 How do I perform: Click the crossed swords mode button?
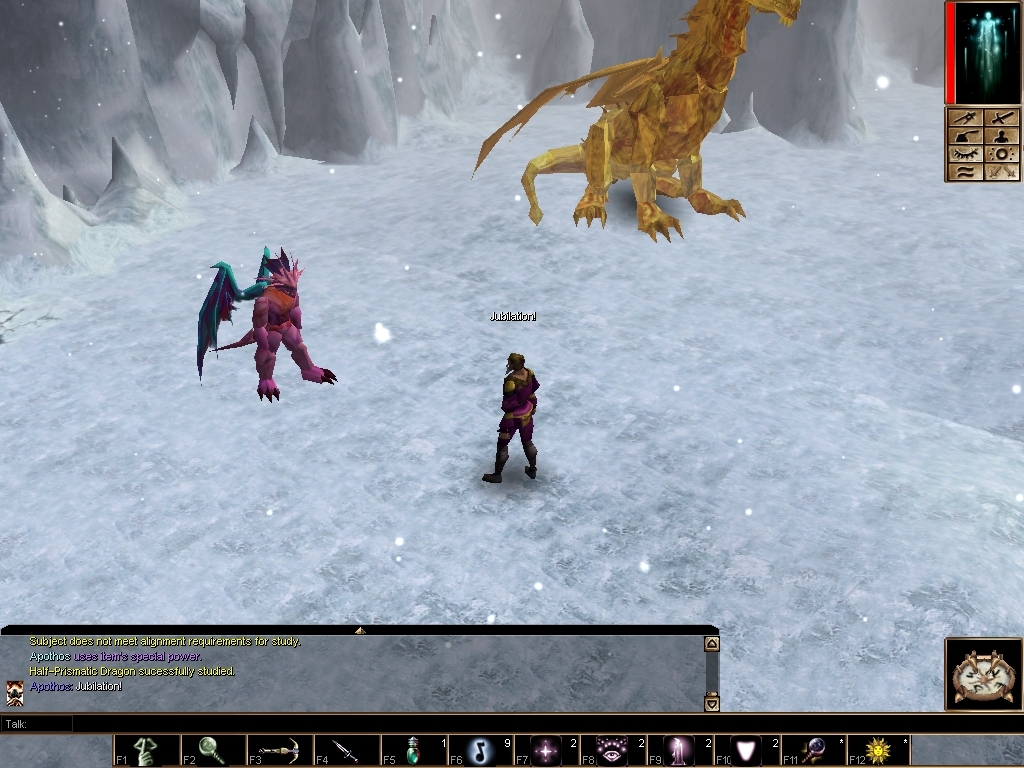(1003, 172)
